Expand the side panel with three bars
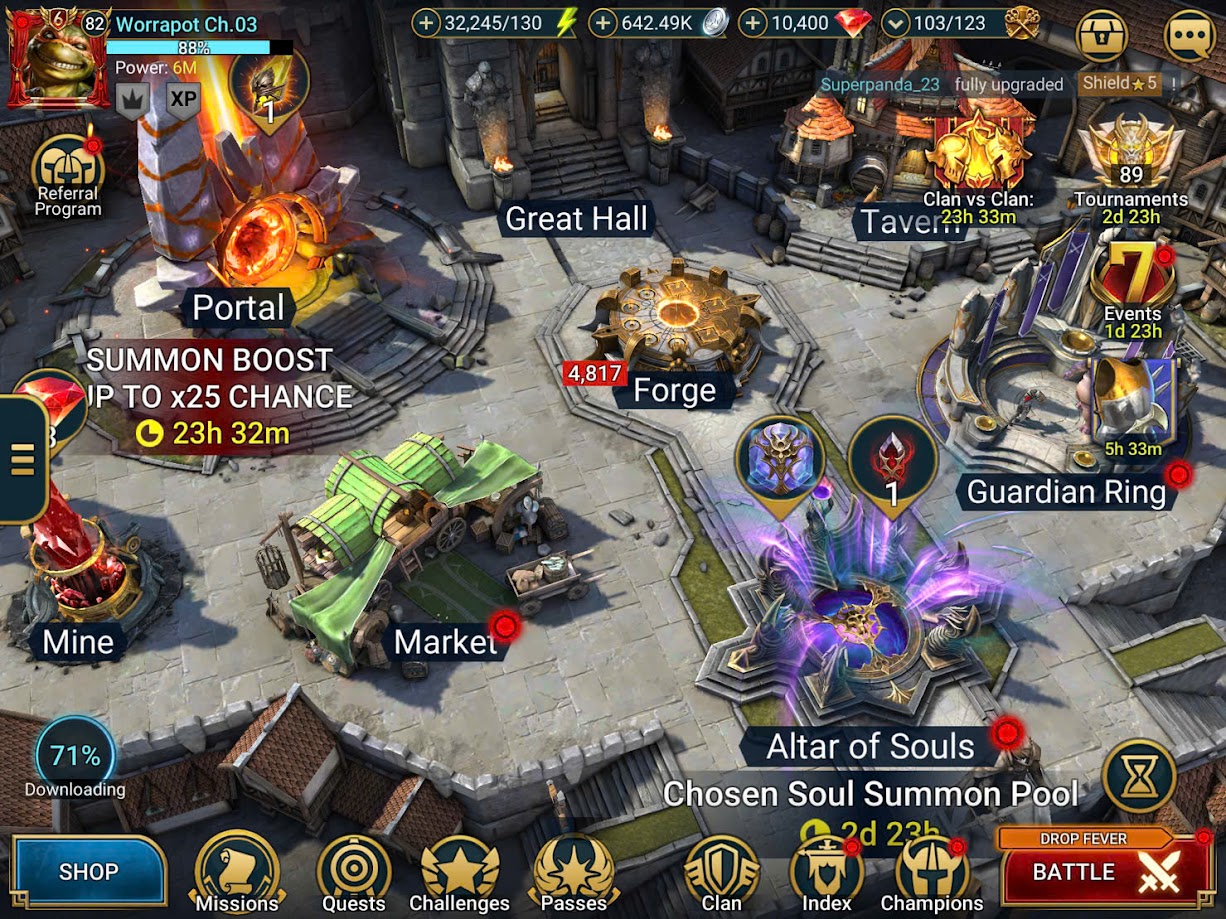The image size is (1226, 919). (x=22, y=459)
